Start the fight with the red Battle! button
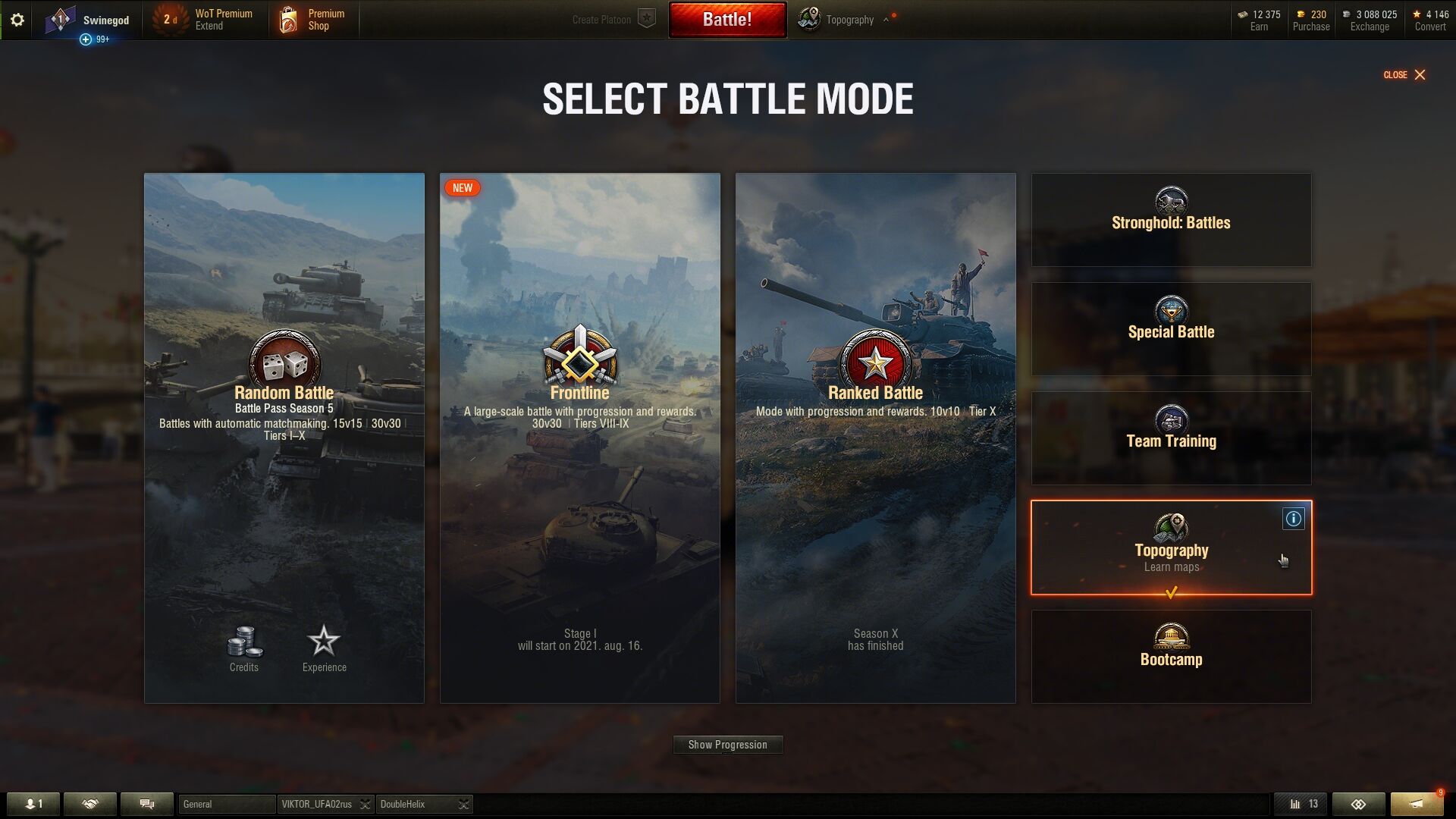Image resolution: width=1456 pixels, height=819 pixels. click(726, 20)
